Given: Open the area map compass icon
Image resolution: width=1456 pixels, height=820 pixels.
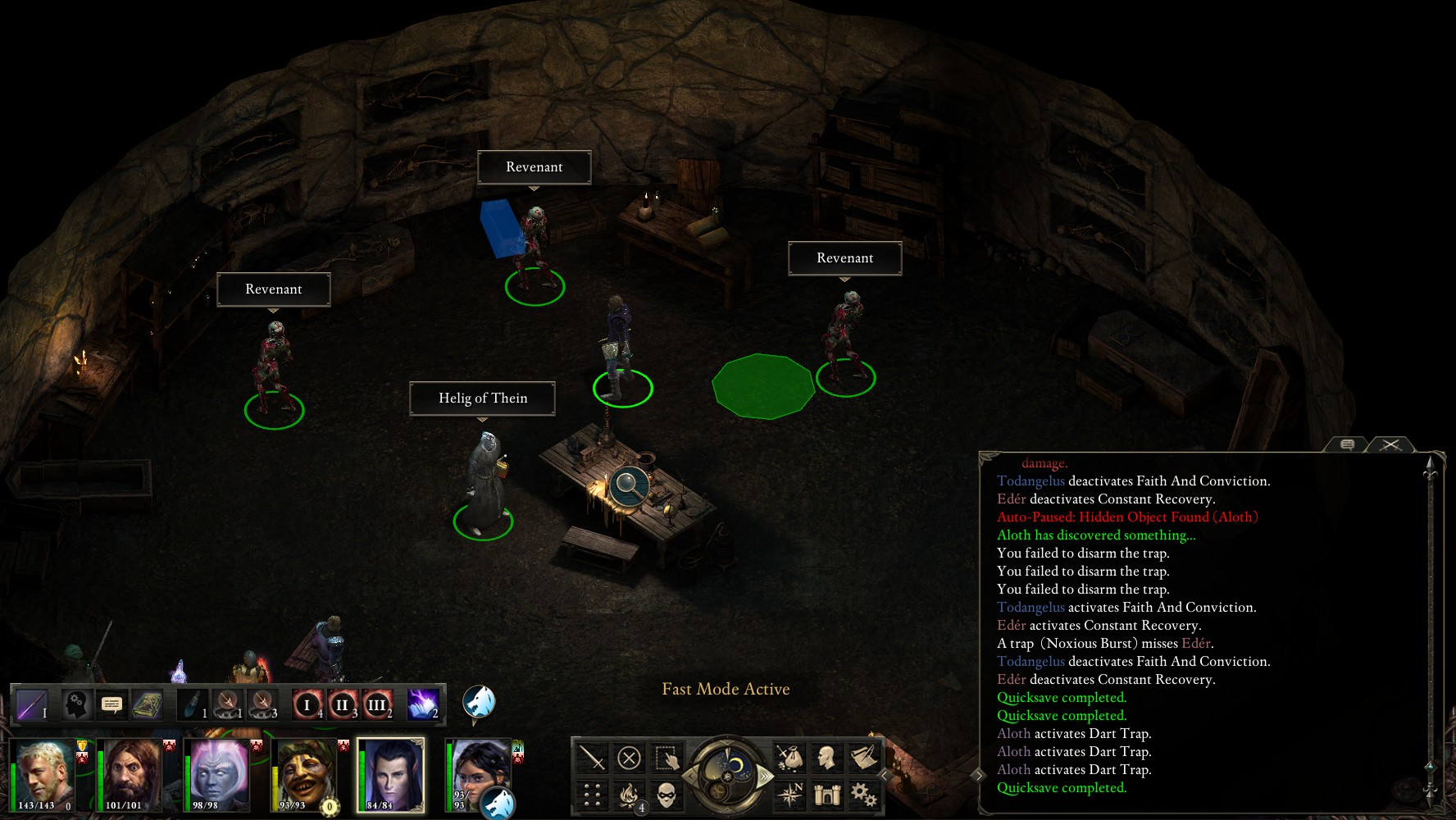Looking at the screenshot, I should pyautogui.click(x=789, y=795).
